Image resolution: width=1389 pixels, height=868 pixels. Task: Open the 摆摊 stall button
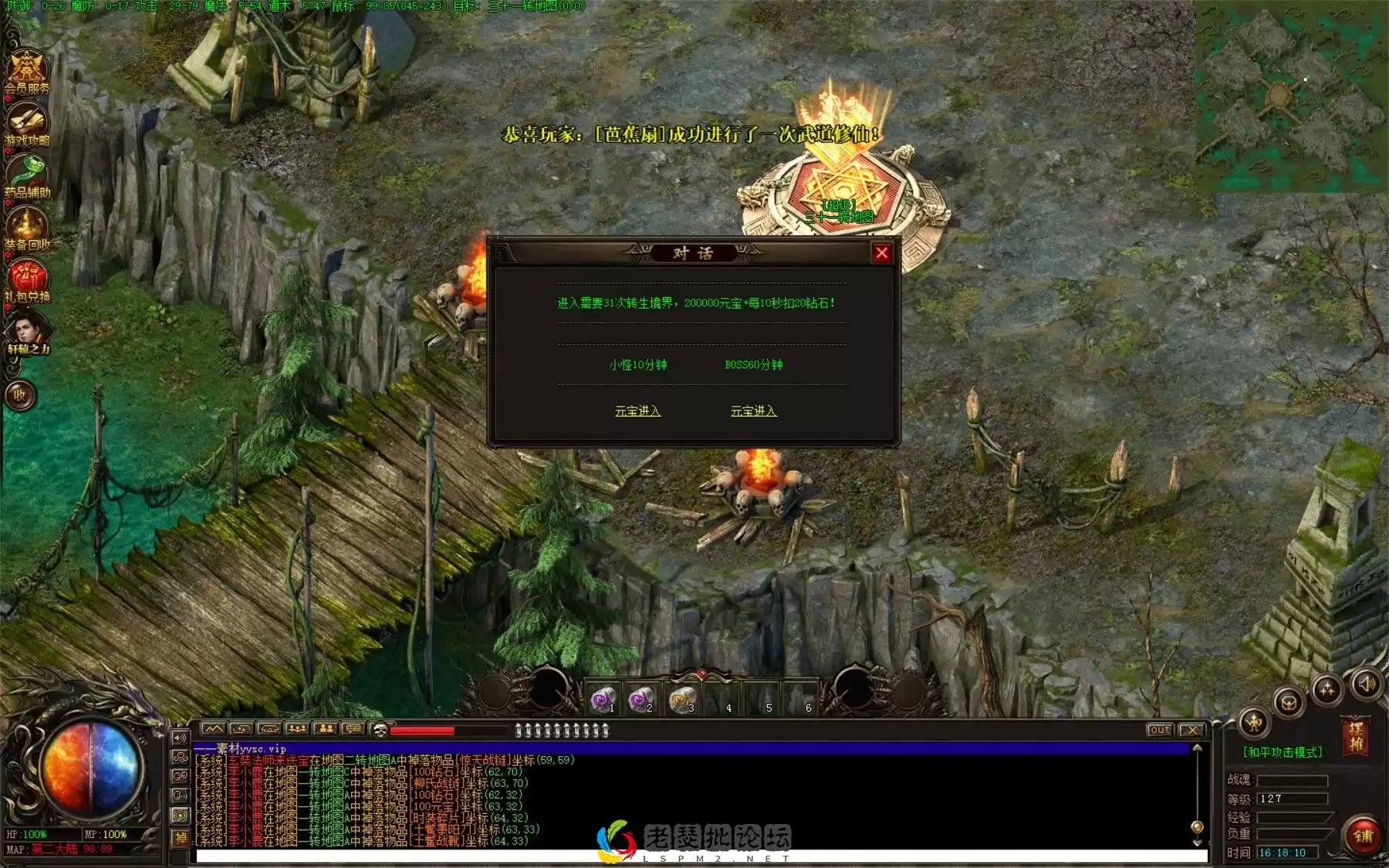pyautogui.click(x=1355, y=736)
